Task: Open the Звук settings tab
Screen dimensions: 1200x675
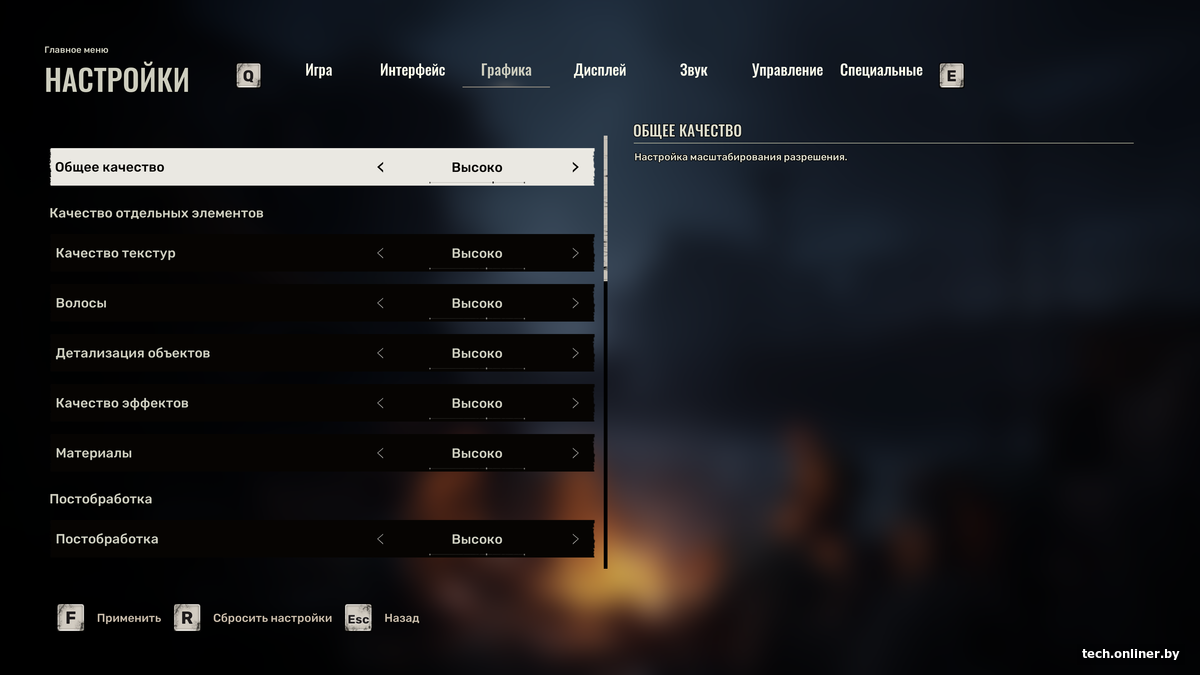Action: pyautogui.click(x=693, y=71)
